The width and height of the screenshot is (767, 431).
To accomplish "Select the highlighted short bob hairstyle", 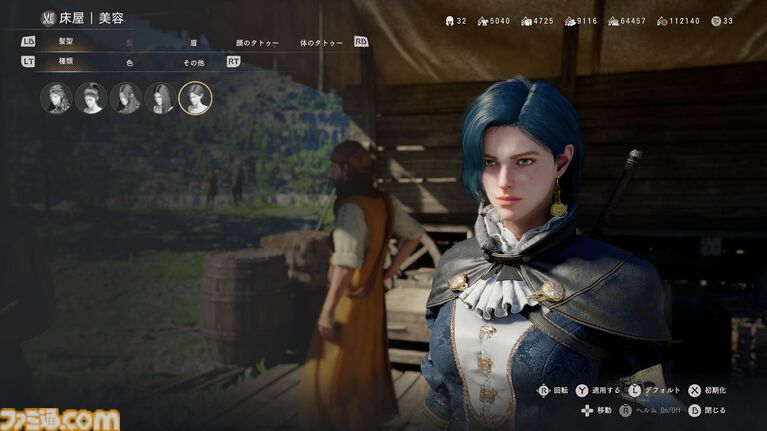I will [x=195, y=98].
